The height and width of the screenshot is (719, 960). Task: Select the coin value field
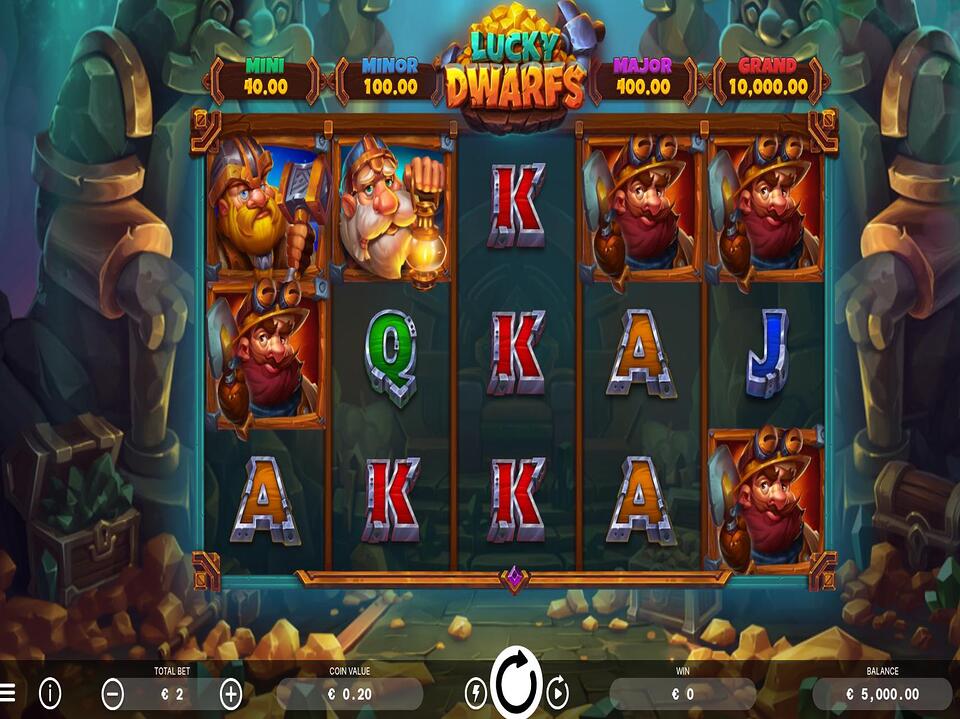349,693
